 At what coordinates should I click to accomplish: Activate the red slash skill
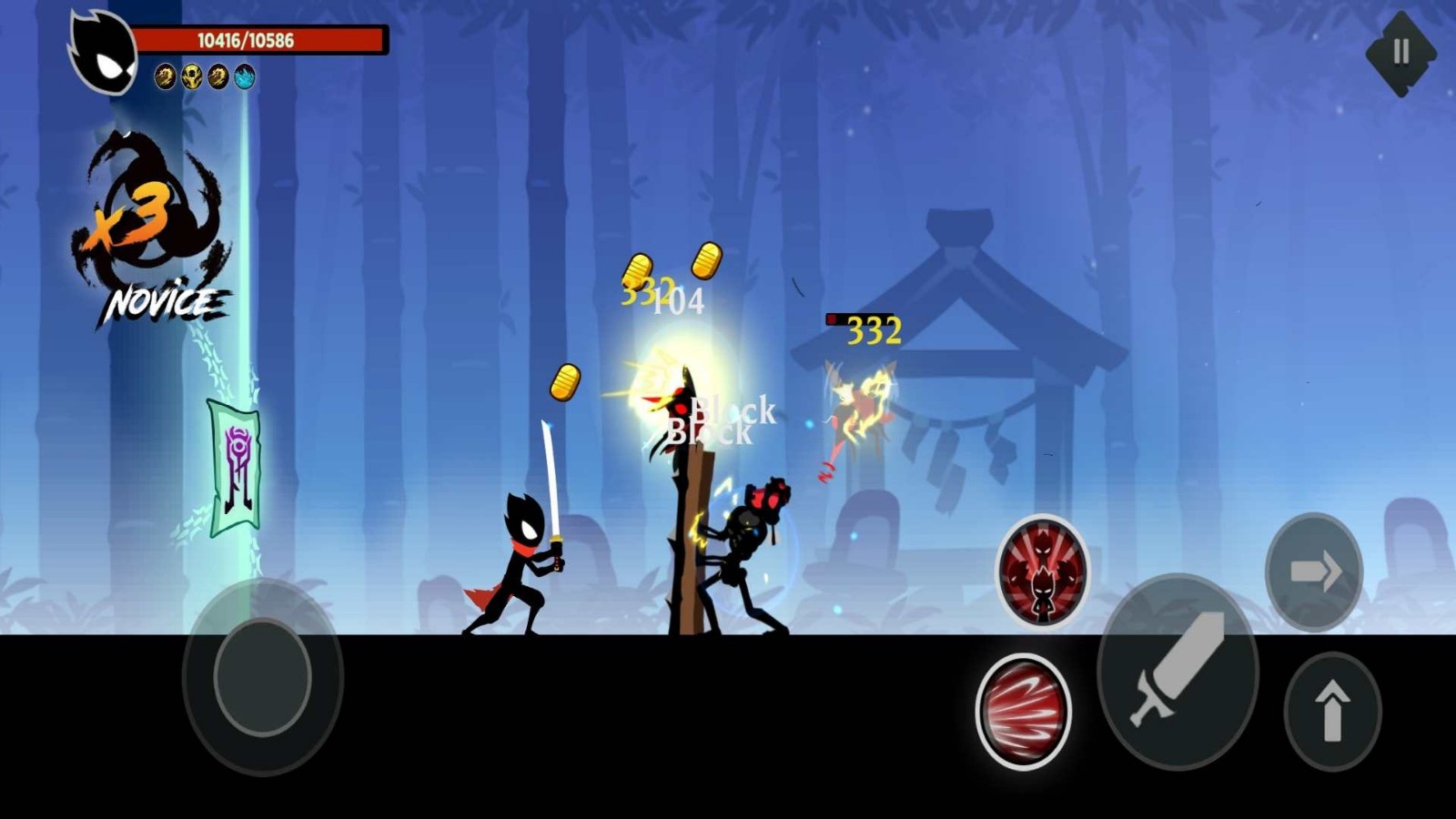[x=1023, y=711]
